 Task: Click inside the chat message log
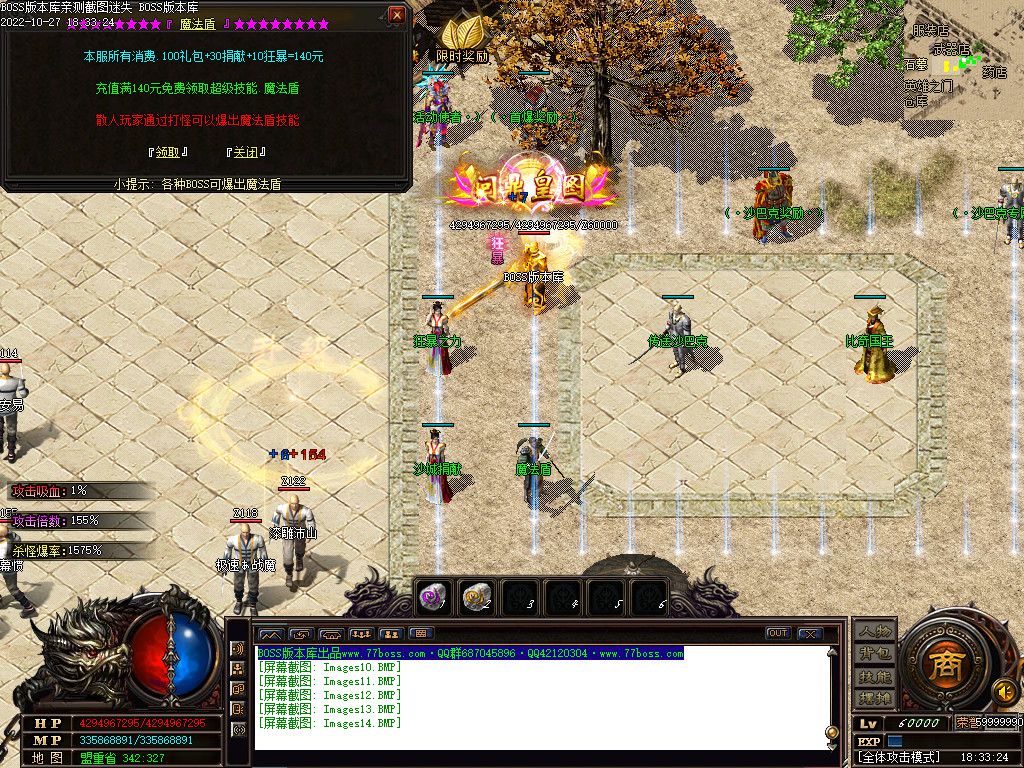[x=540, y=700]
